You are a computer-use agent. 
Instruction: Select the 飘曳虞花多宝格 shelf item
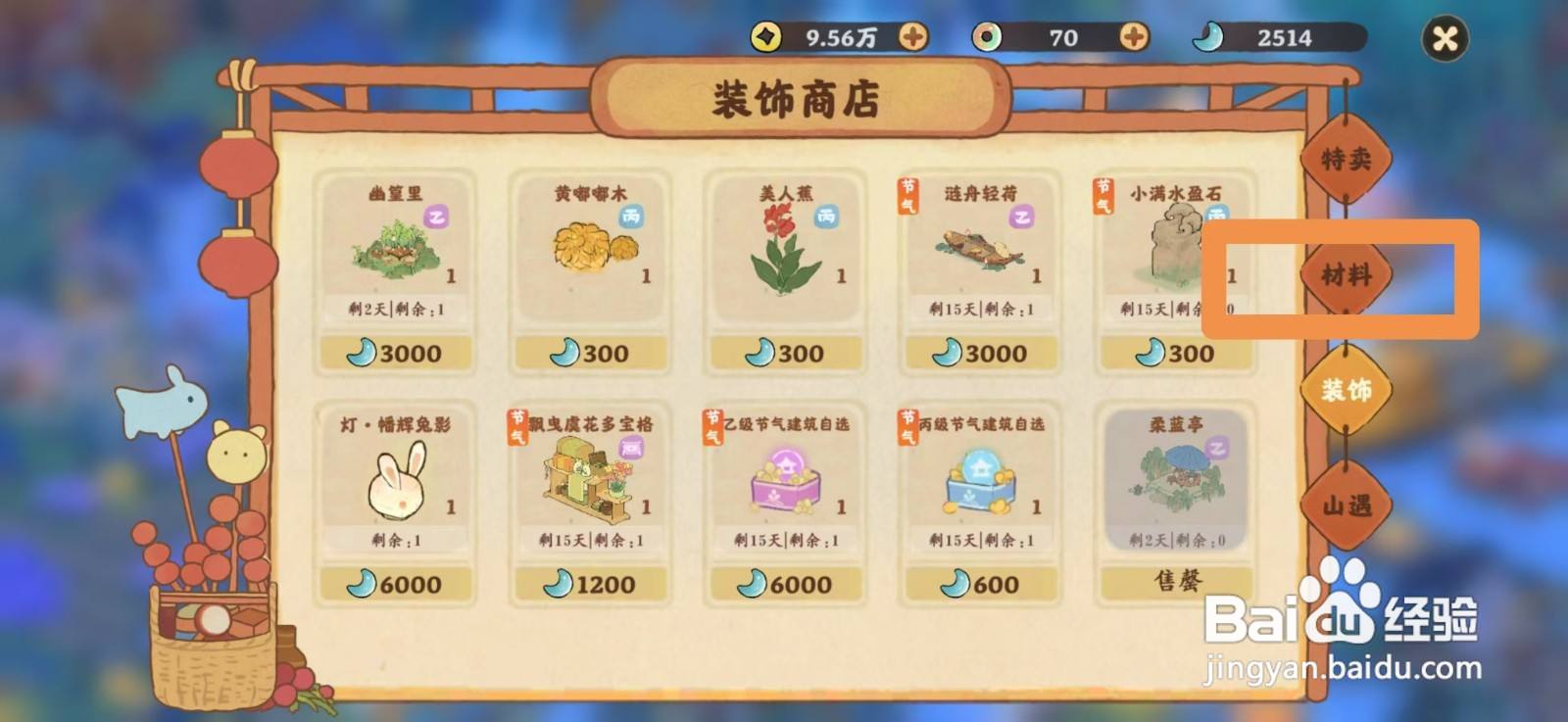pyautogui.click(x=589, y=480)
